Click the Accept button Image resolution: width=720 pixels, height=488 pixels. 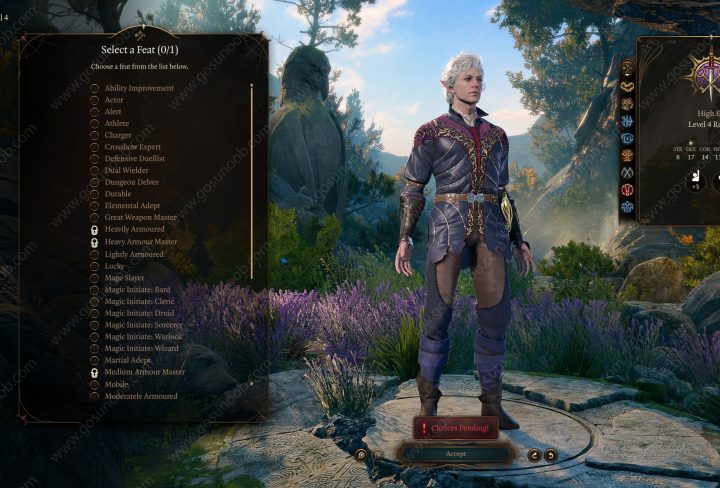pos(456,454)
